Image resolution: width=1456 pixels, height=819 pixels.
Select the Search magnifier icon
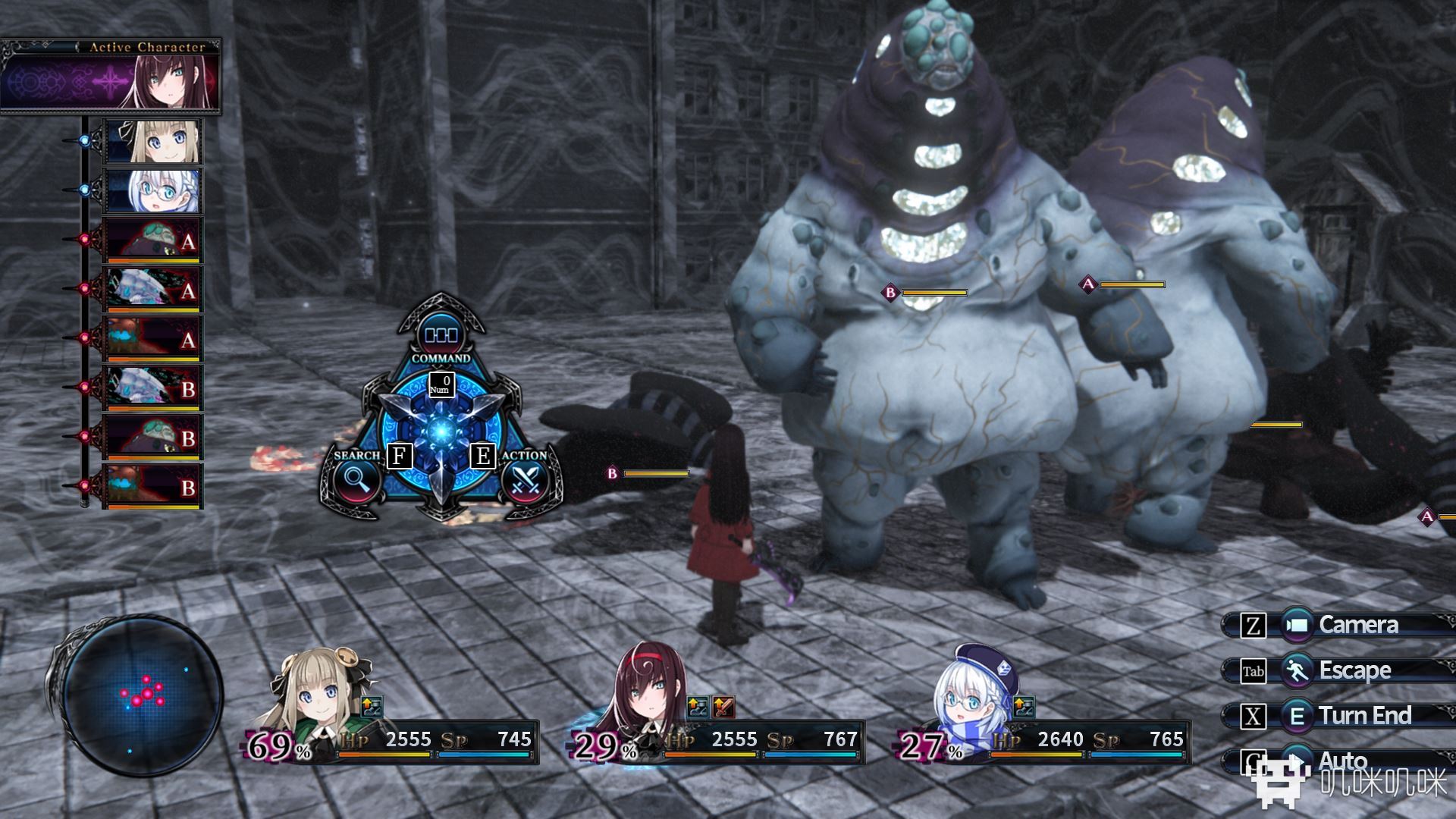(354, 479)
